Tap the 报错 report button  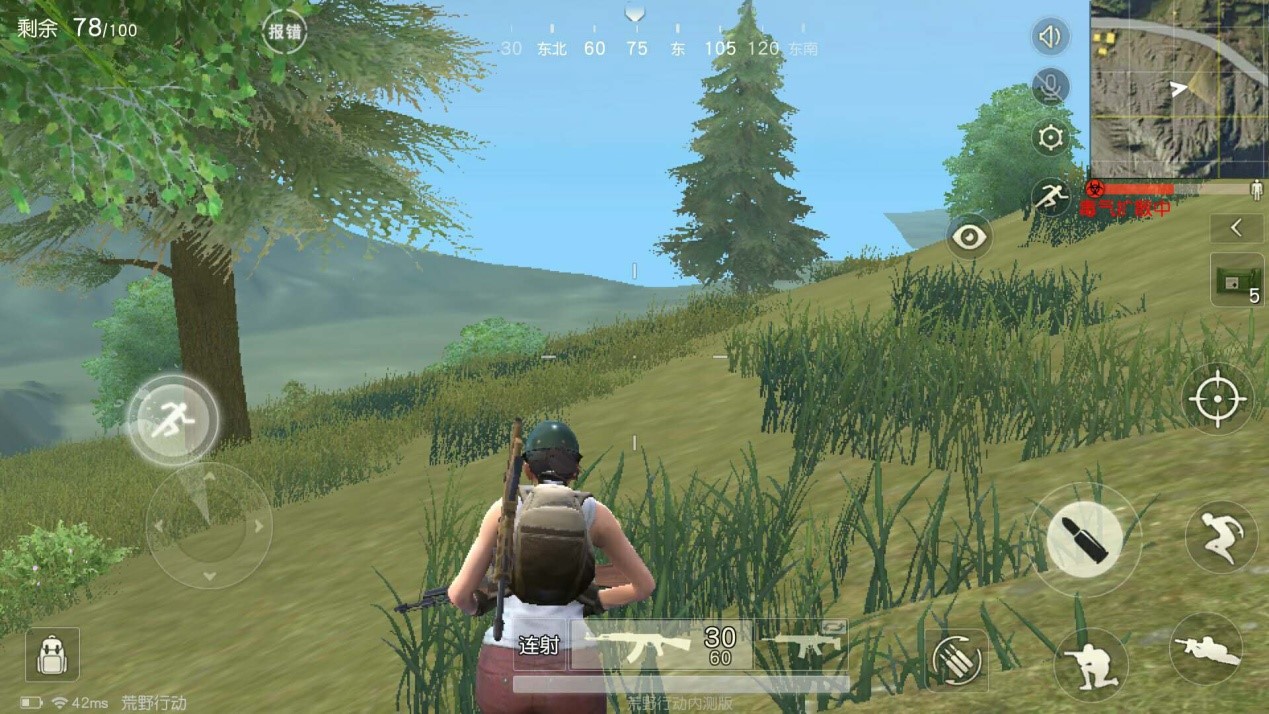coord(284,32)
